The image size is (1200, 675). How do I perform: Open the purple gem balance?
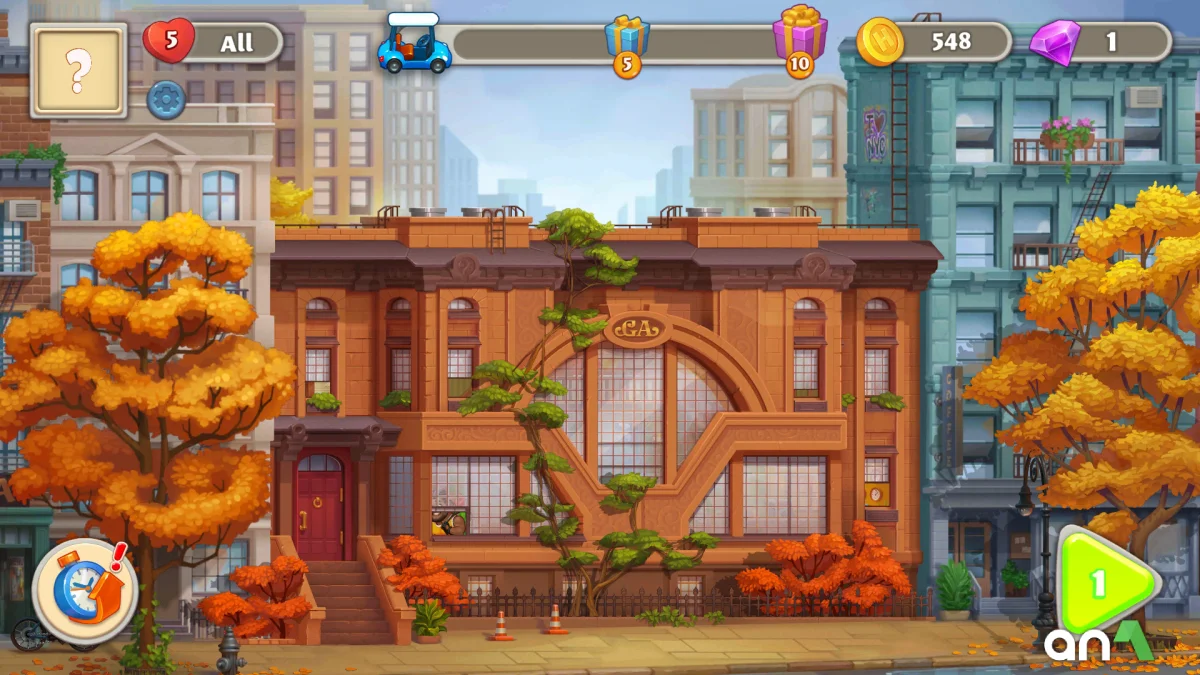pyautogui.click(x=1055, y=42)
